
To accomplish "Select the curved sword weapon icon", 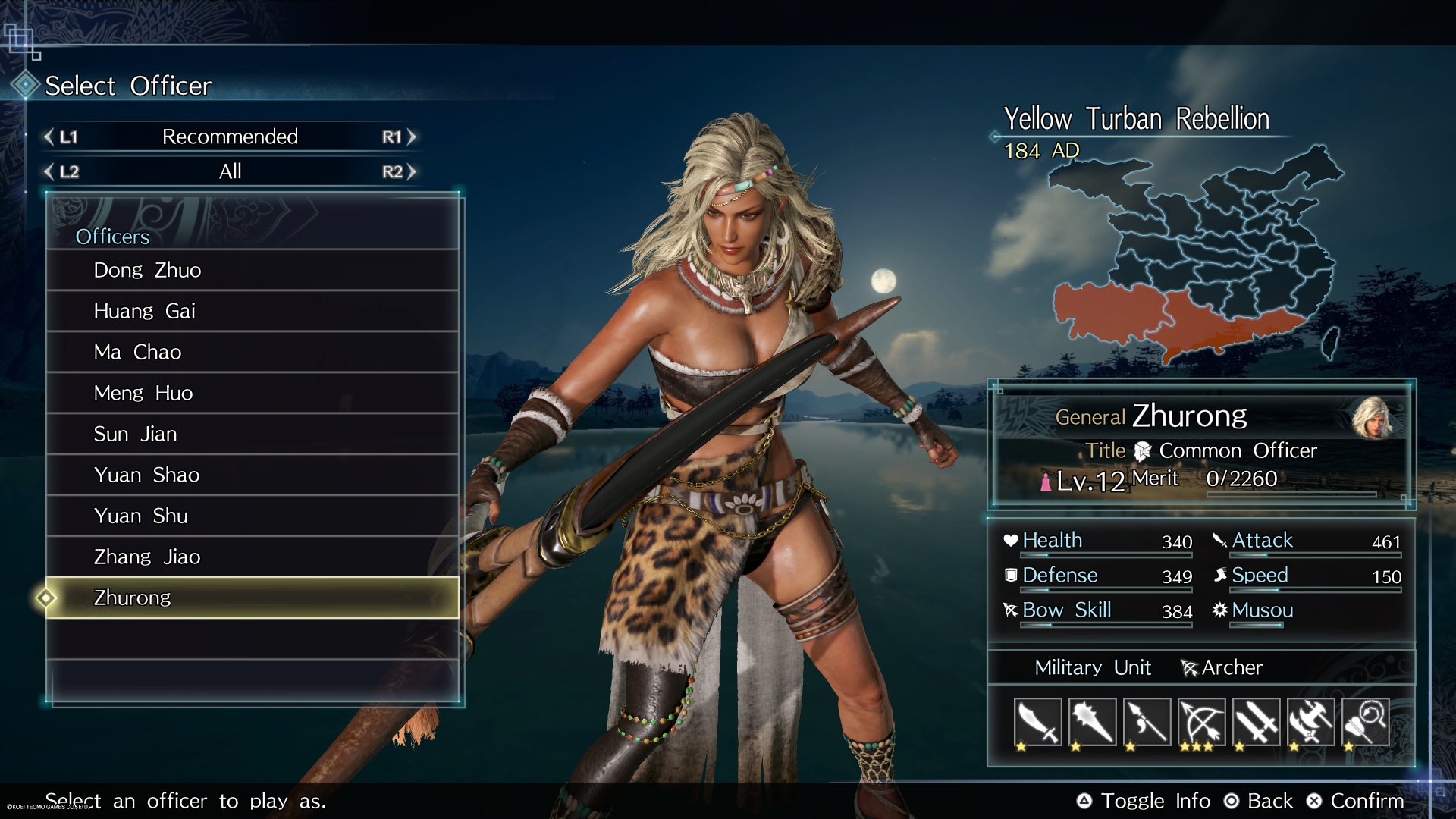I will pos(1037,723).
